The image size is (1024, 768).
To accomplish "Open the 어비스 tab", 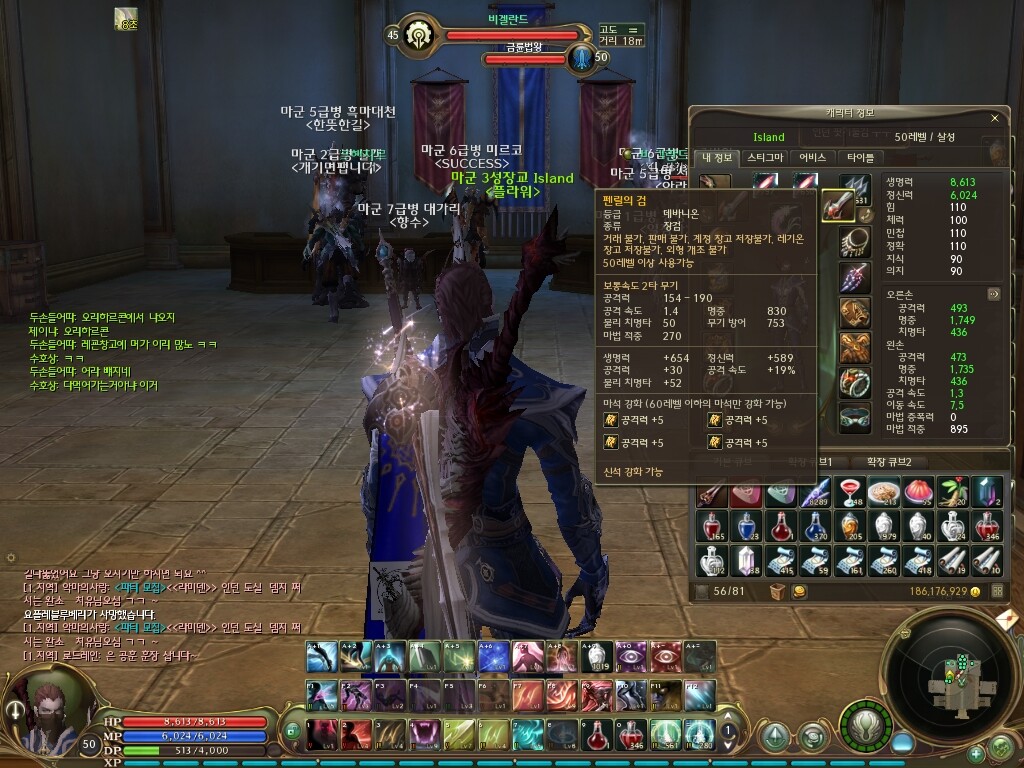I will coord(813,157).
